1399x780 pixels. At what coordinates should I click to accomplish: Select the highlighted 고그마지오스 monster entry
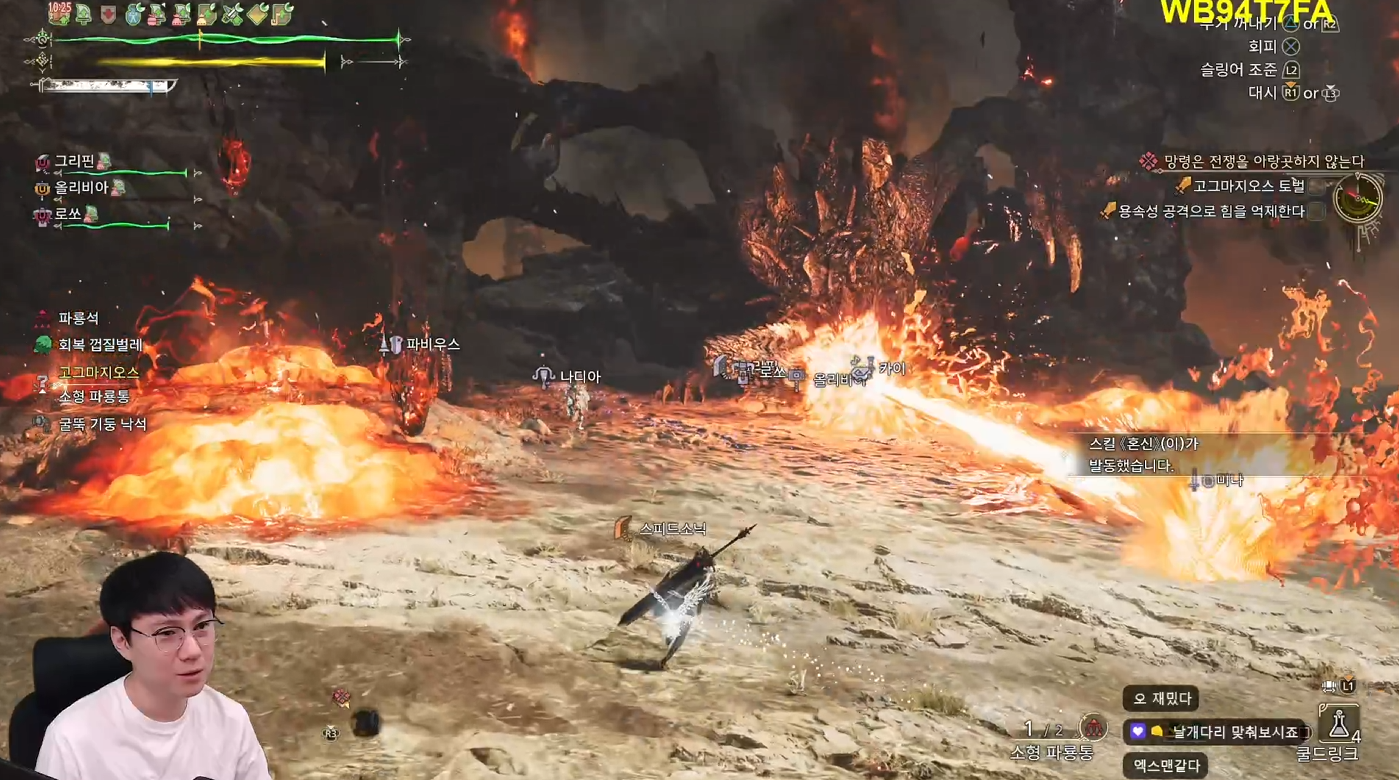click(98, 372)
